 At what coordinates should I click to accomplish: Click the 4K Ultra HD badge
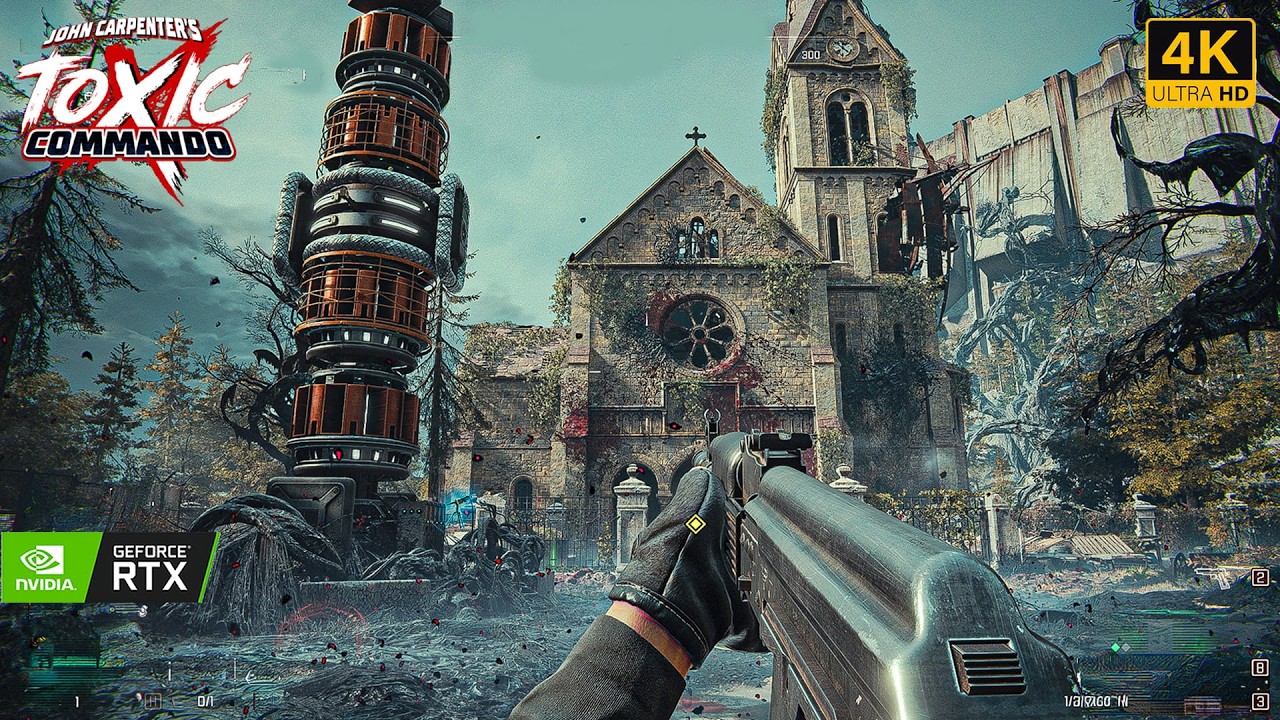(1200, 63)
